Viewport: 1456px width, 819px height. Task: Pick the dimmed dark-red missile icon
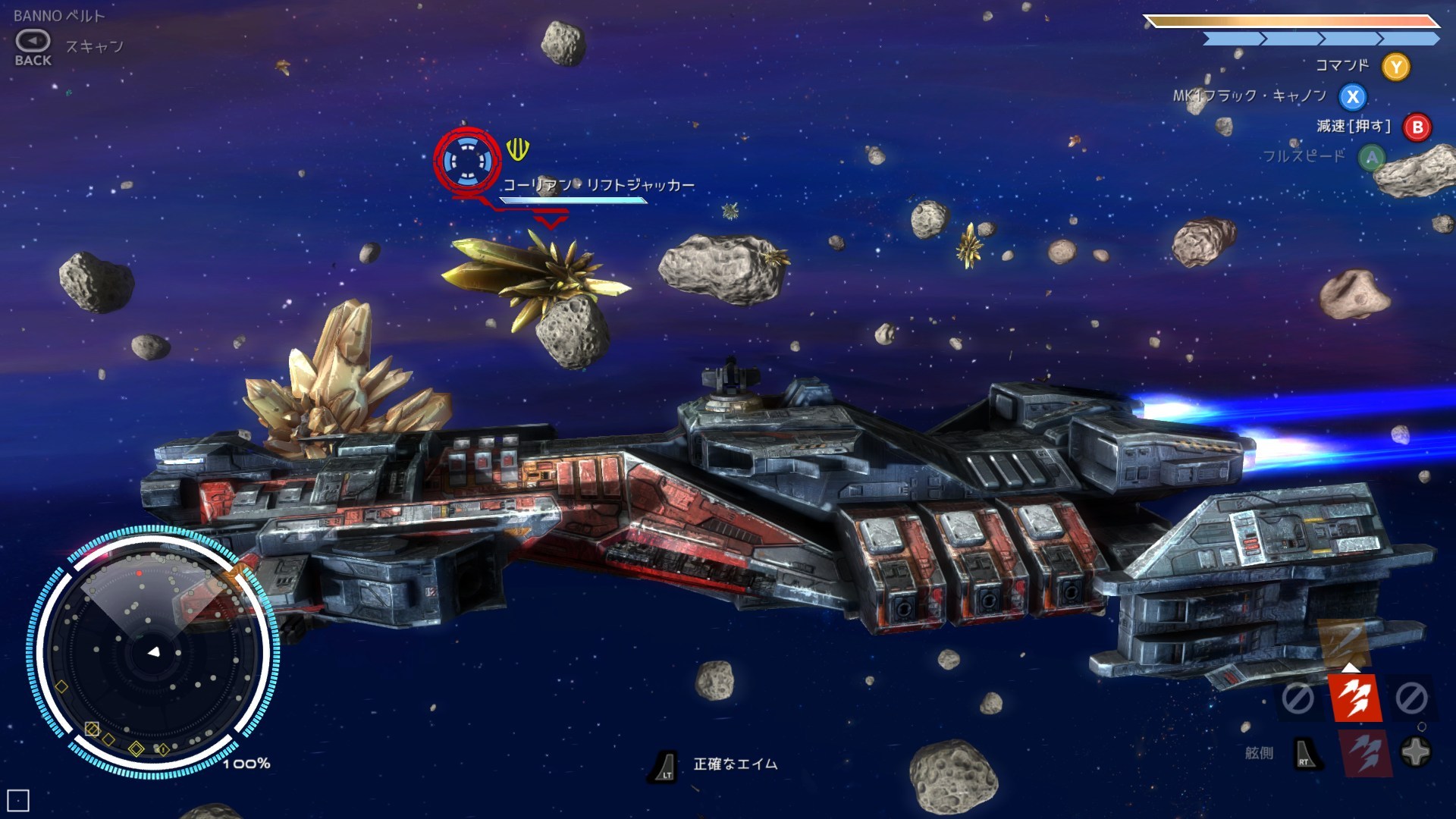[1365, 753]
